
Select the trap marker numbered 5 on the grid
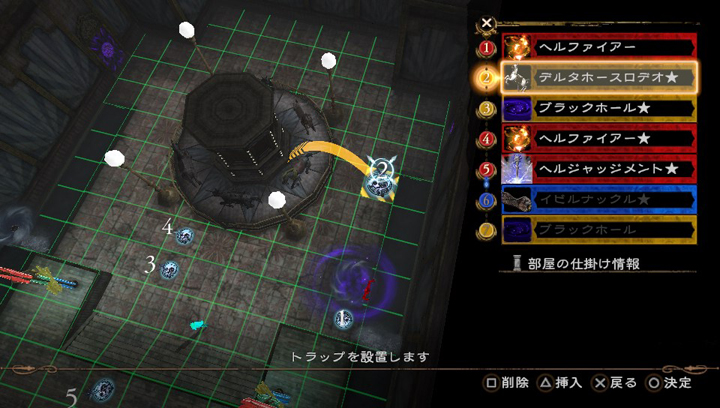[100, 391]
